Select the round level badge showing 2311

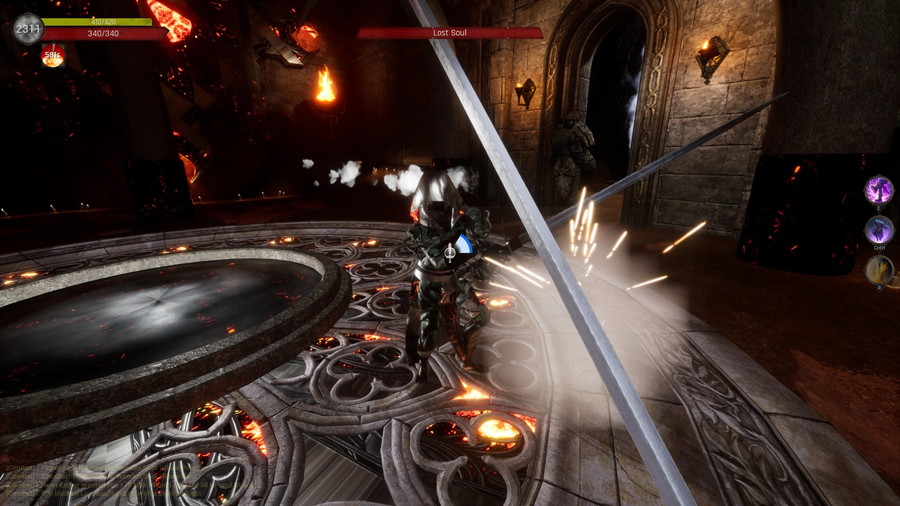click(x=28, y=28)
